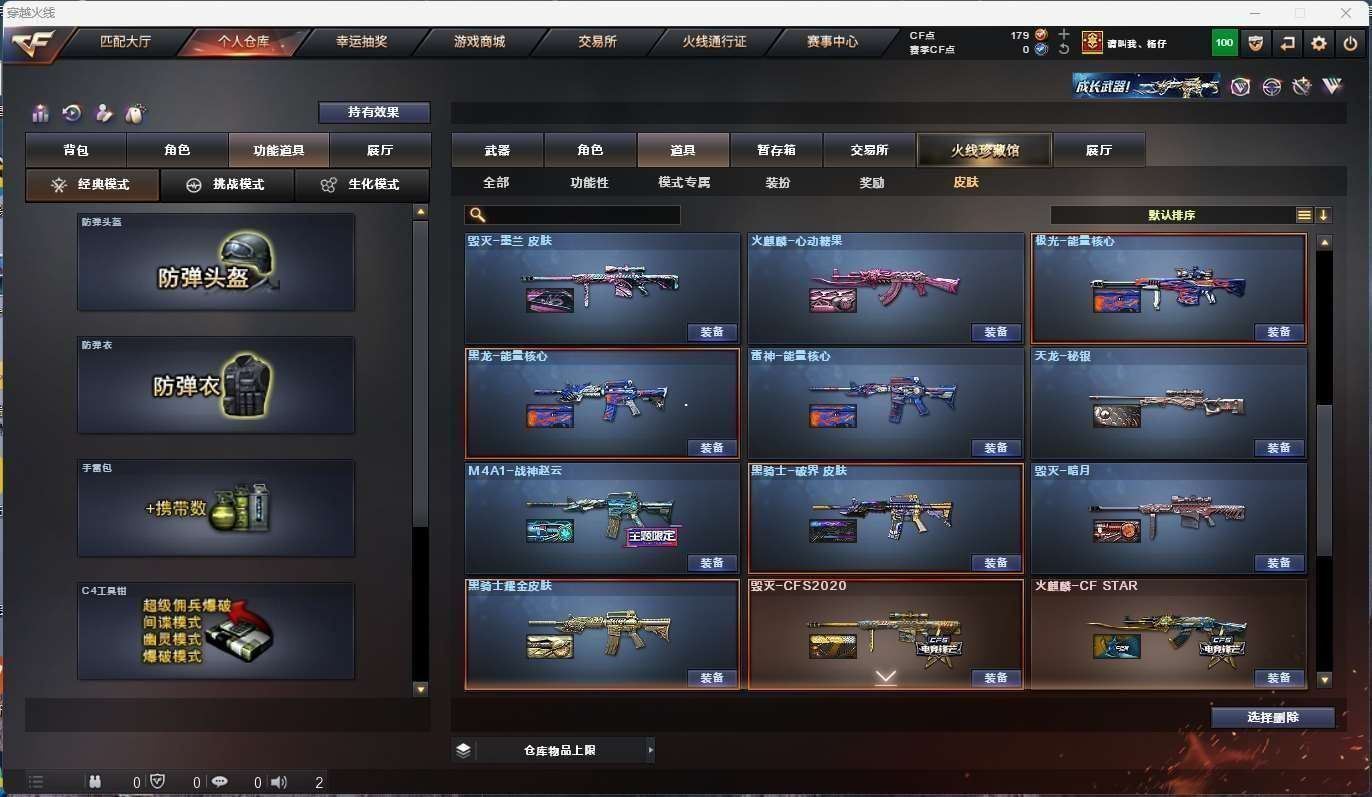Switch to 挑战模式 challenge mode
This screenshot has width=1372, height=797.
[x=227, y=185]
